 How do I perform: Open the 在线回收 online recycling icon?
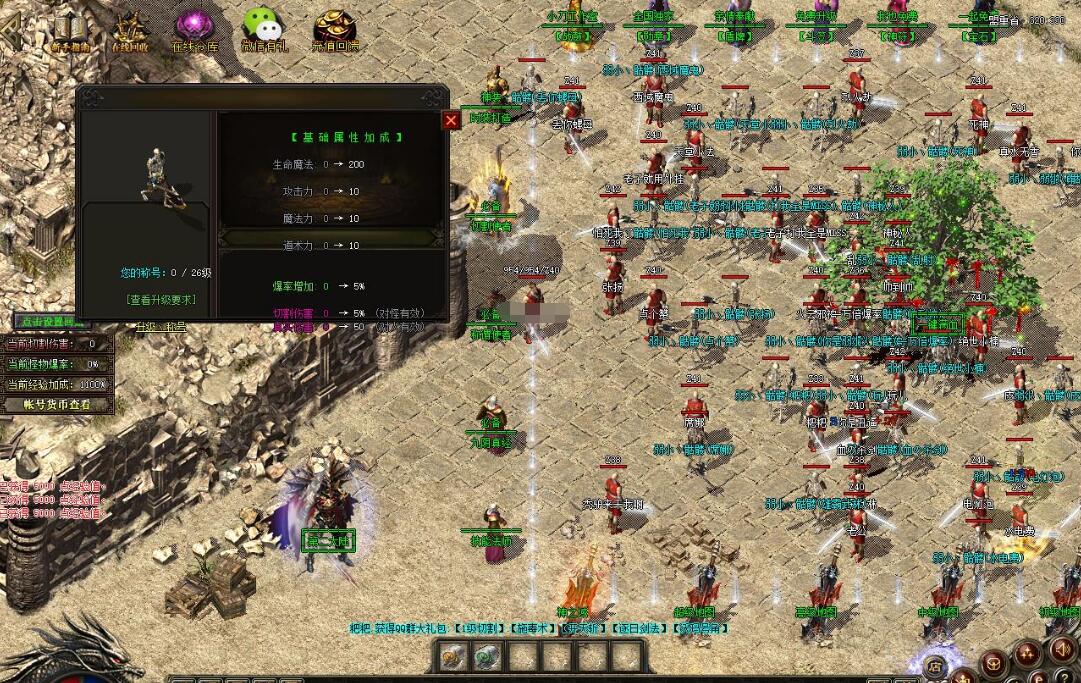(130, 30)
